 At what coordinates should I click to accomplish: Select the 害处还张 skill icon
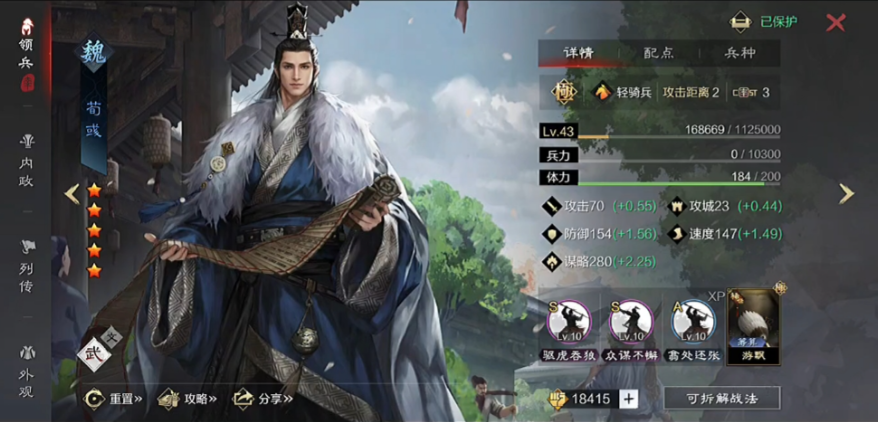tap(694, 322)
